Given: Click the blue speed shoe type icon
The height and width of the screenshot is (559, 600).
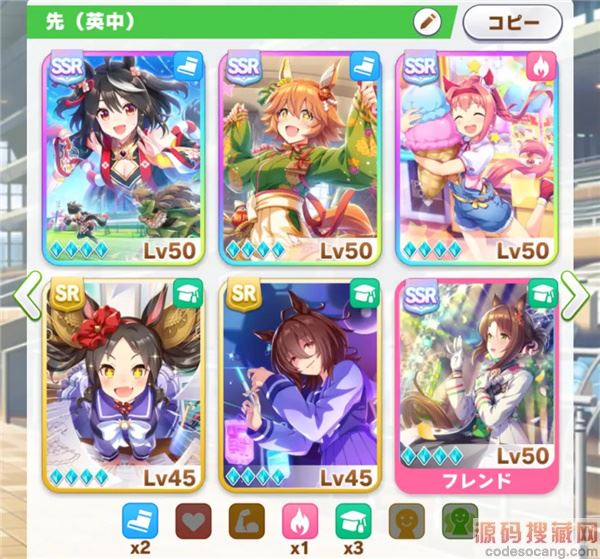Looking at the screenshot, I should 141,519.
